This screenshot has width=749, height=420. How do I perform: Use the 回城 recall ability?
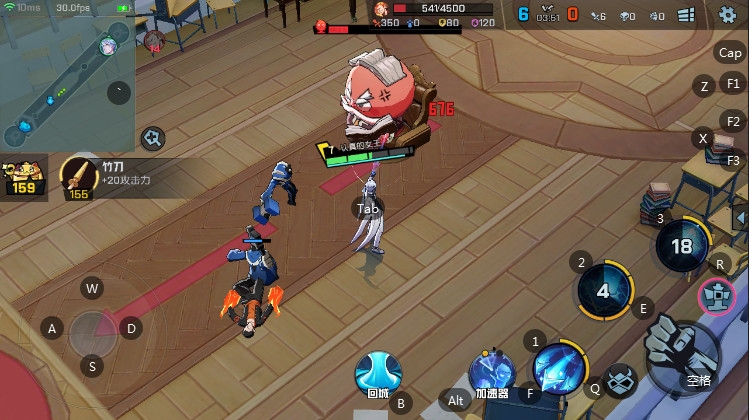pyautogui.click(x=378, y=374)
